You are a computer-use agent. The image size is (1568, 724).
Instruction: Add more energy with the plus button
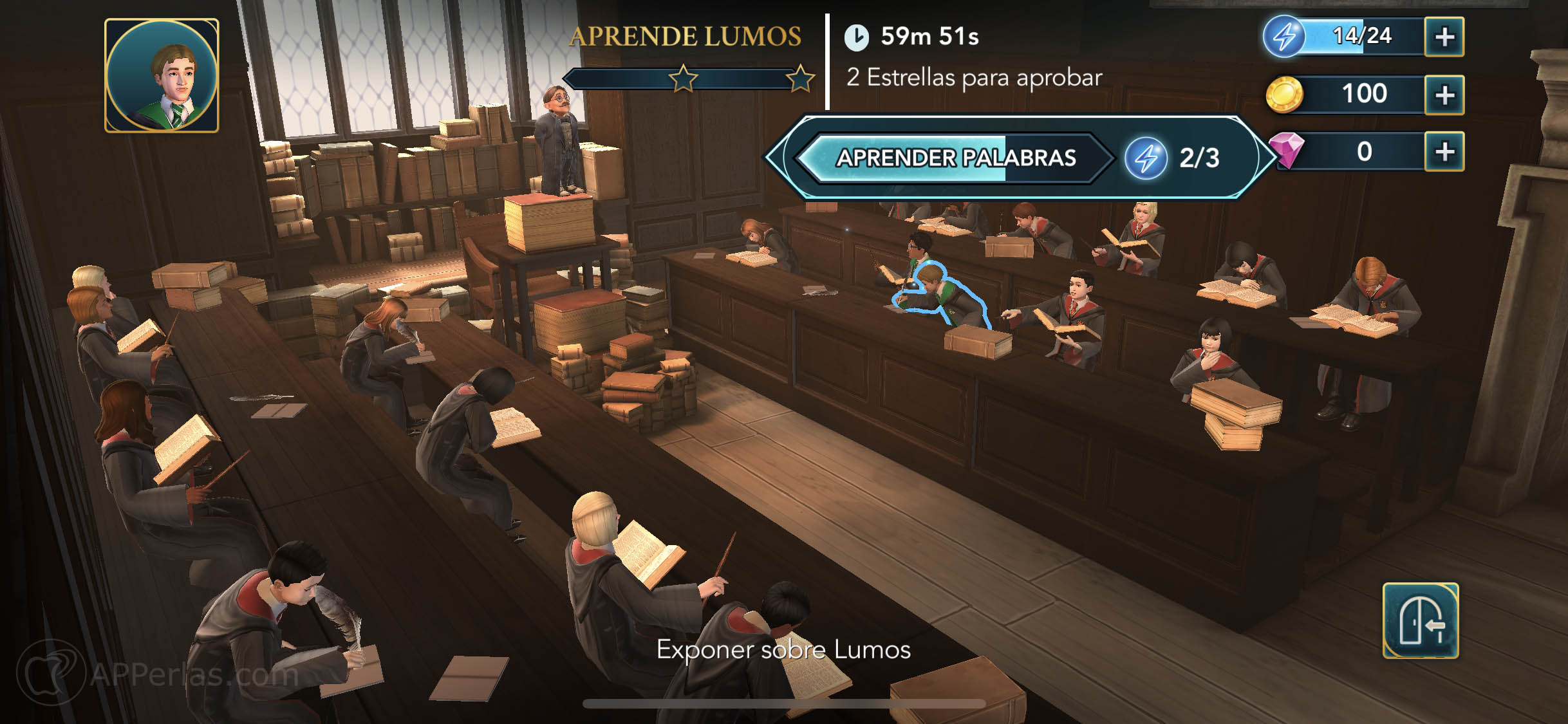click(1444, 37)
